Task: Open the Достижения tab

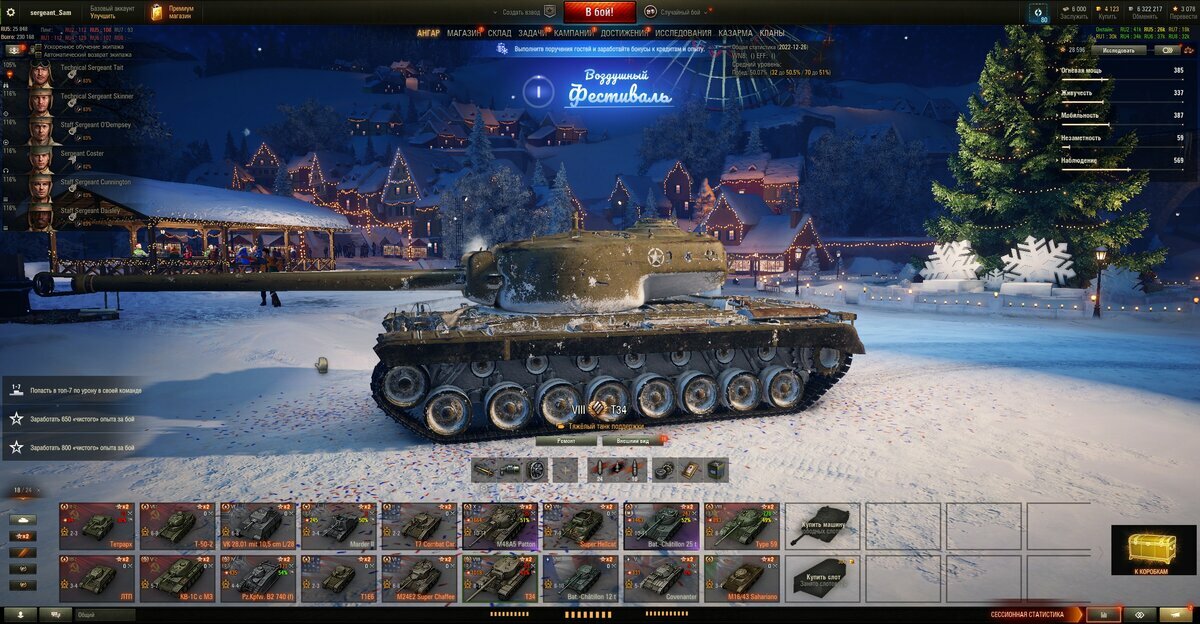Action: click(624, 33)
